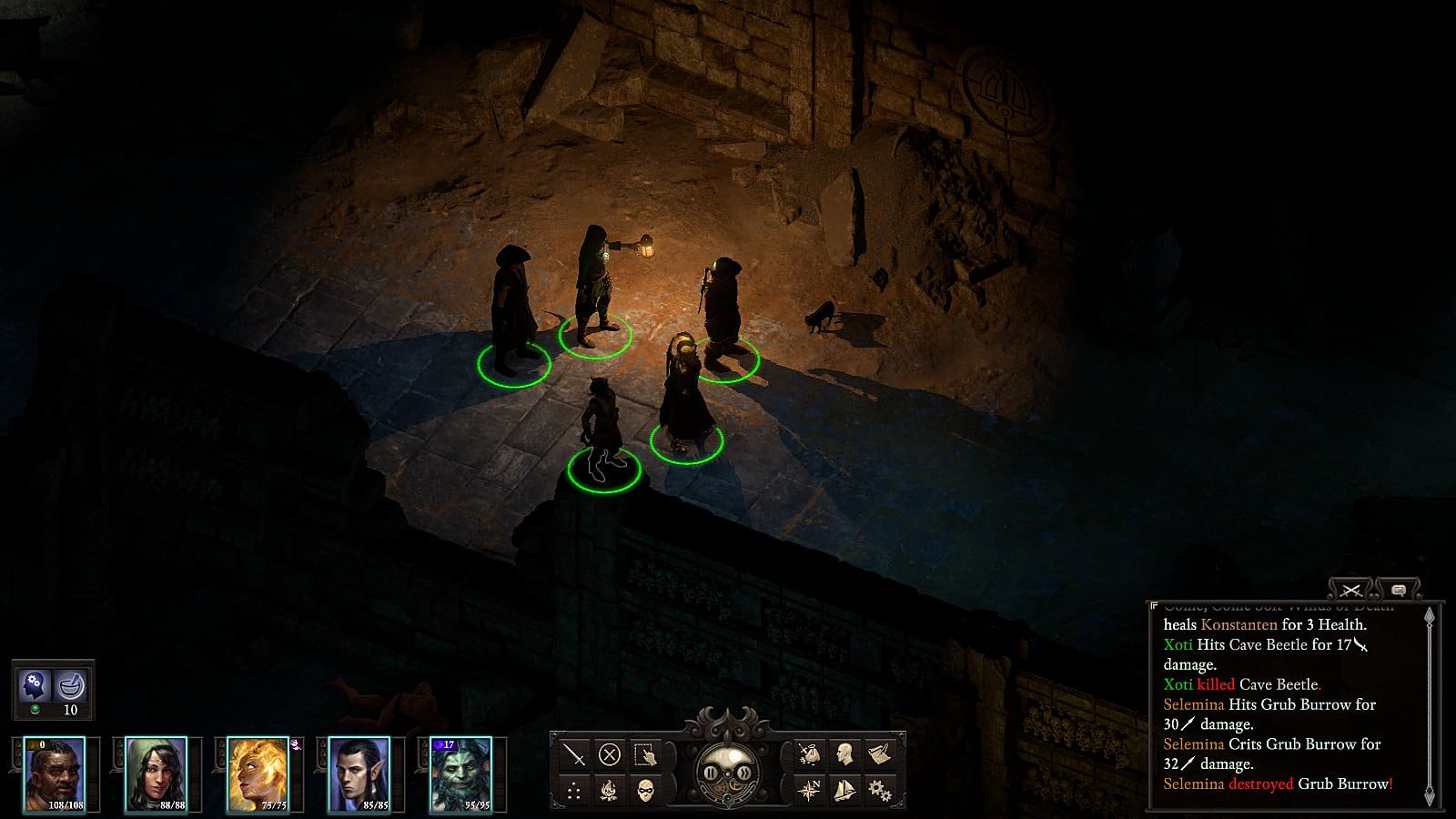Select the bearded dark-skinned man's portrait

pyautogui.click(x=55, y=774)
